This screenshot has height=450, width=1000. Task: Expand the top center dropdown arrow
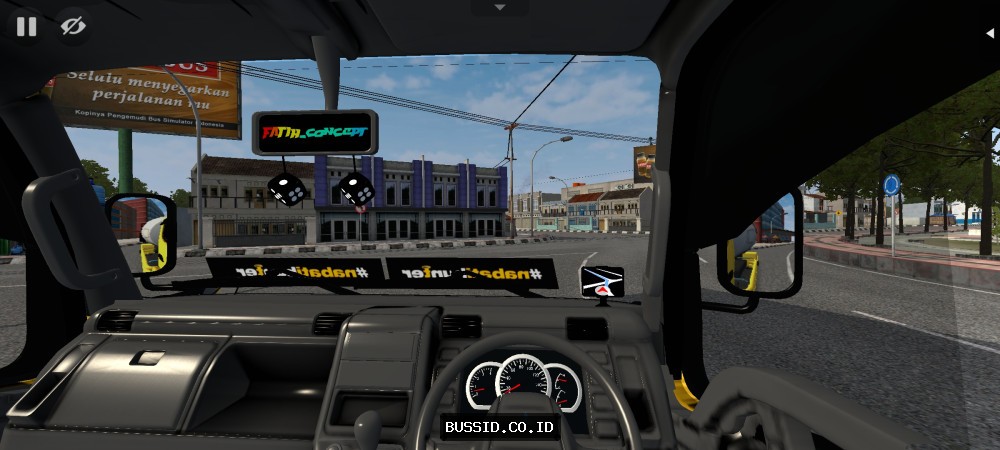coord(500,7)
